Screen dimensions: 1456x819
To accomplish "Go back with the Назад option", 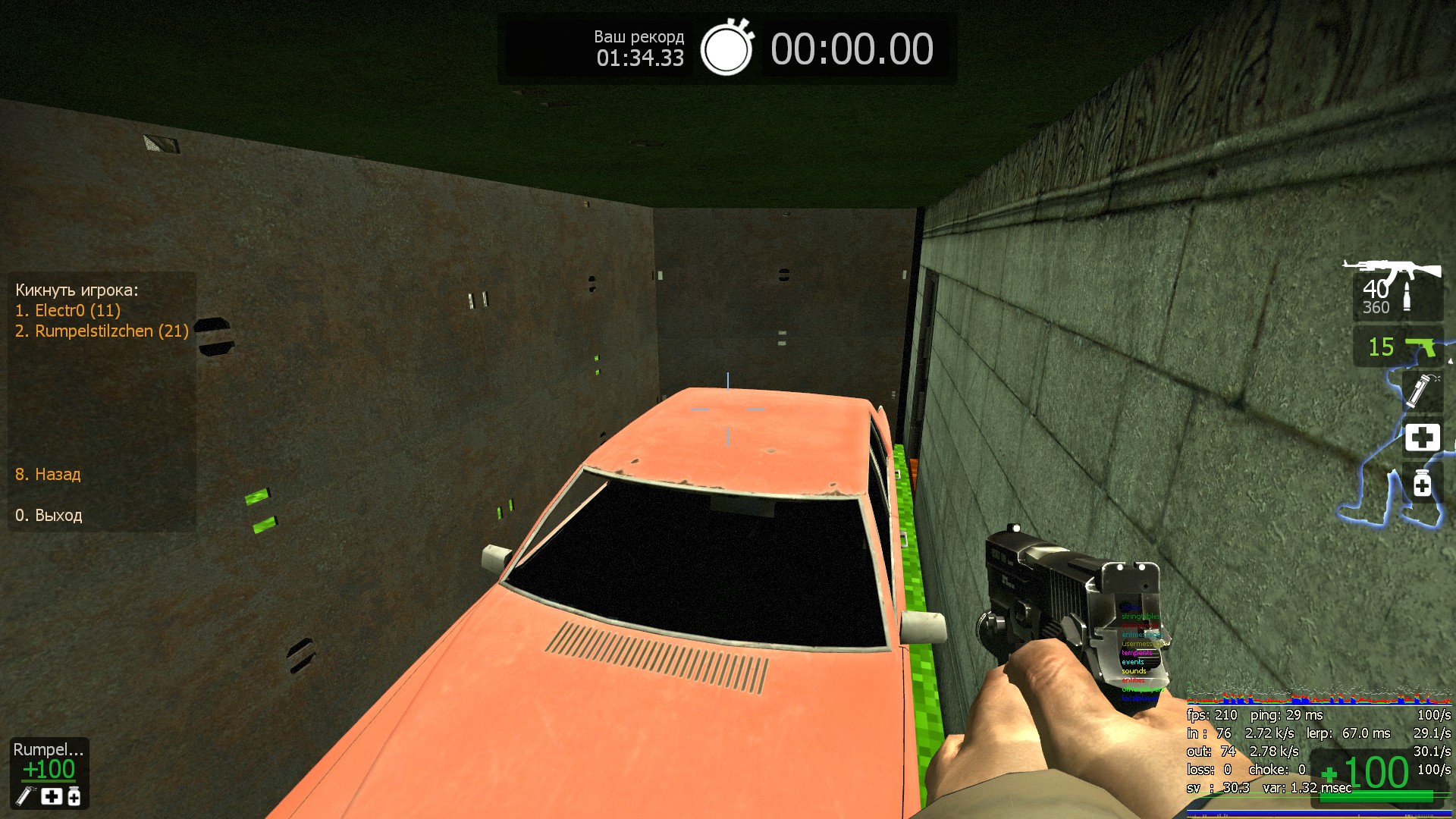I will coord(48,475).
